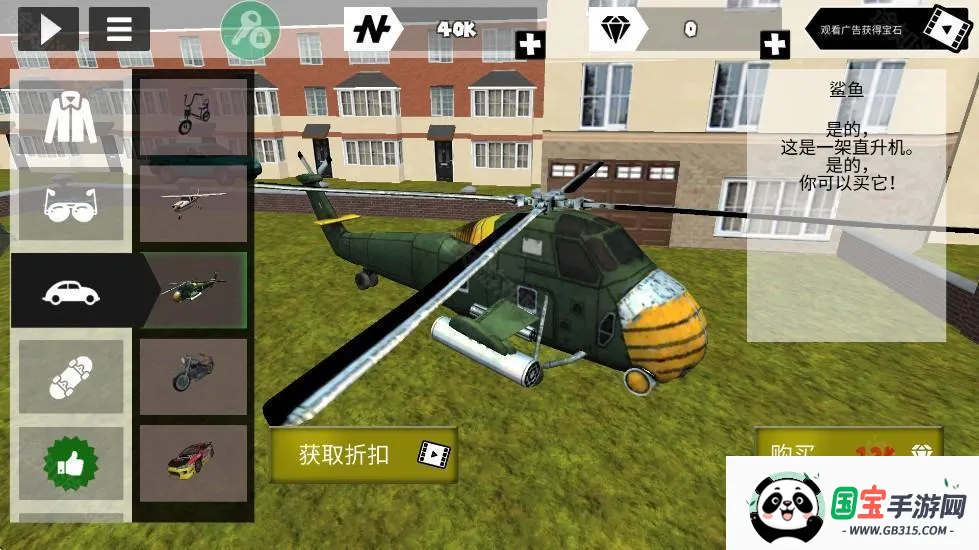Select the bicycle thumbnail
The image size is (979, 550).
point(193,115)
